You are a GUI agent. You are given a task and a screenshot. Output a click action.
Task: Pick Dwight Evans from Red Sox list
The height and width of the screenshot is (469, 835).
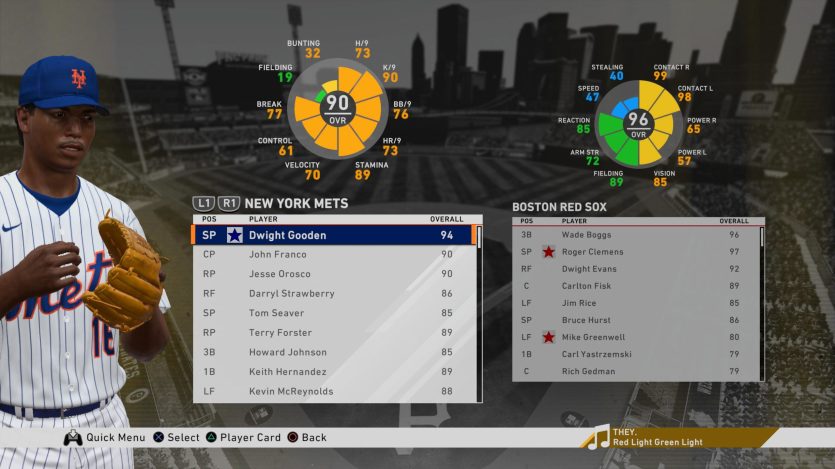(635, 269)
